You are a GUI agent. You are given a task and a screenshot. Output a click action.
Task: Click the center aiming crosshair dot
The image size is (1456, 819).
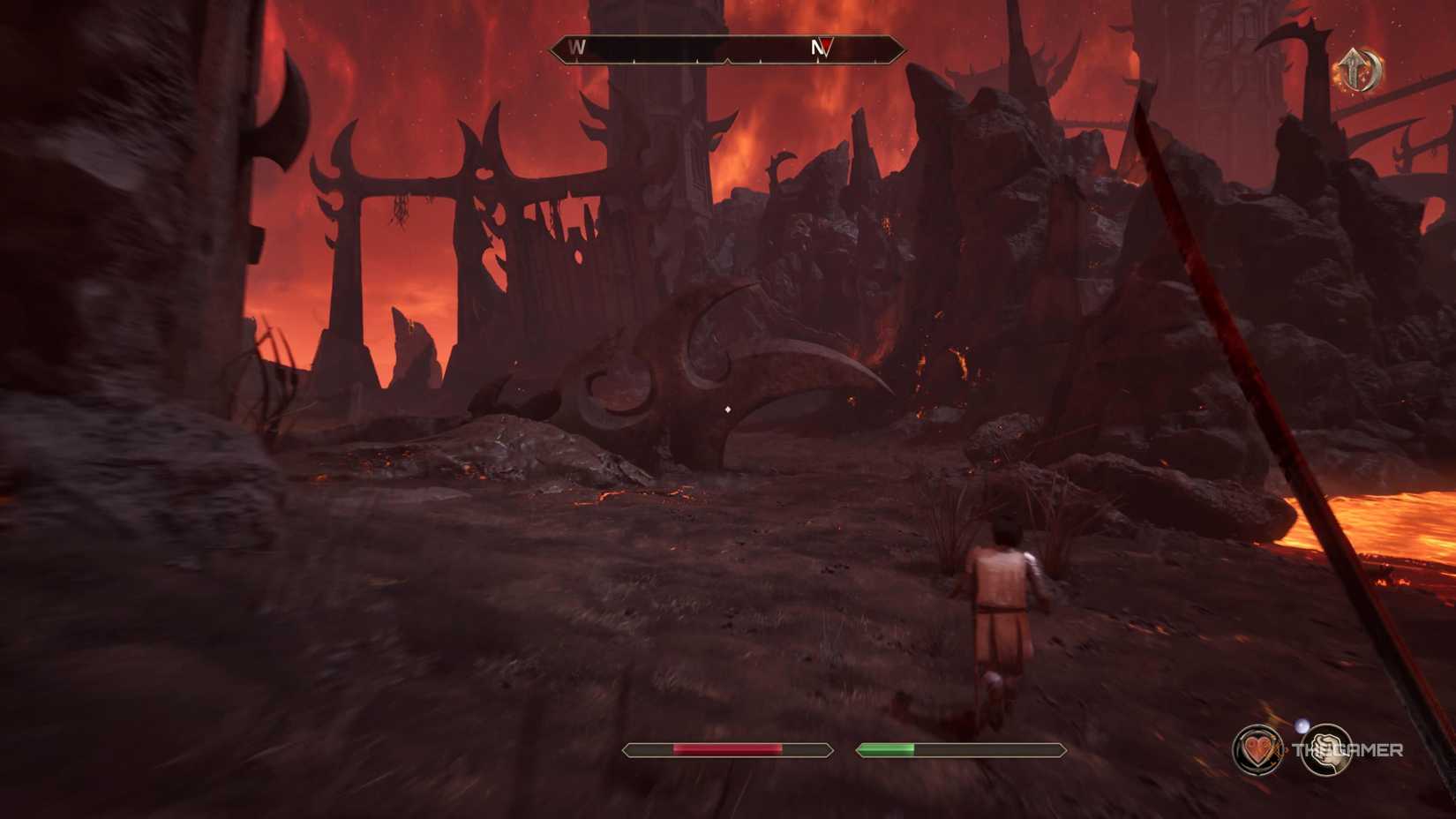point(727,408)
